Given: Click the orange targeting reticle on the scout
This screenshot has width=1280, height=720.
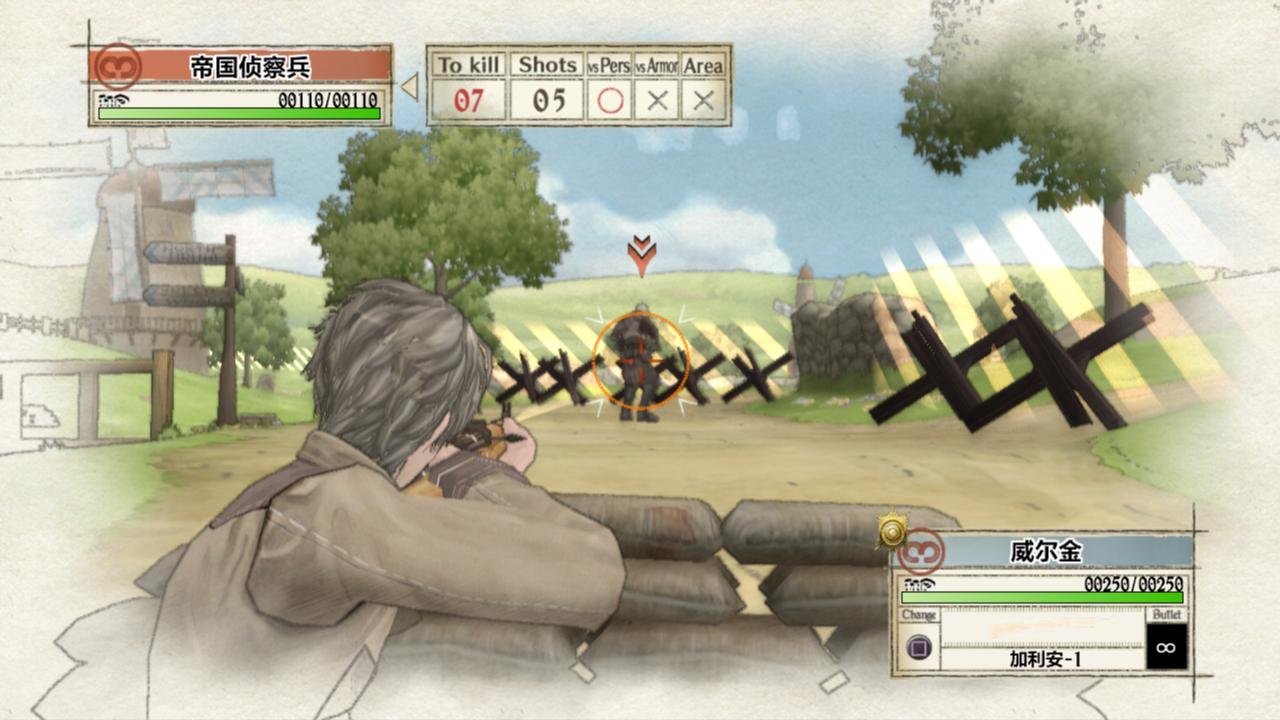Looking at the screenshot, I should (x=641, y=362).
